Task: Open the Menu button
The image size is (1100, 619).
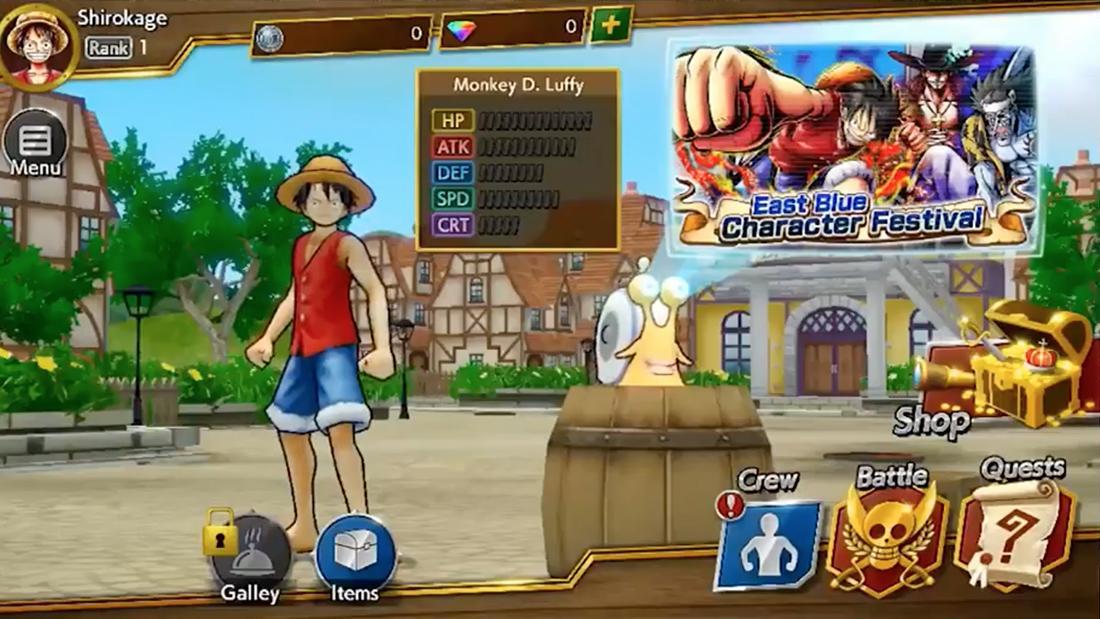Action: coord(35,145)
